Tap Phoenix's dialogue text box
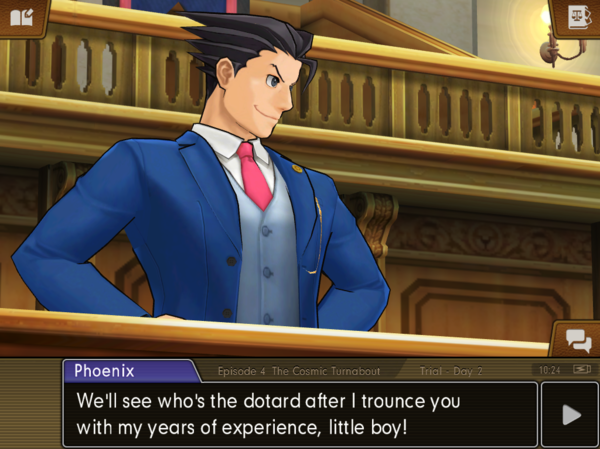This screenshot has height=449, width=600. 300,414
